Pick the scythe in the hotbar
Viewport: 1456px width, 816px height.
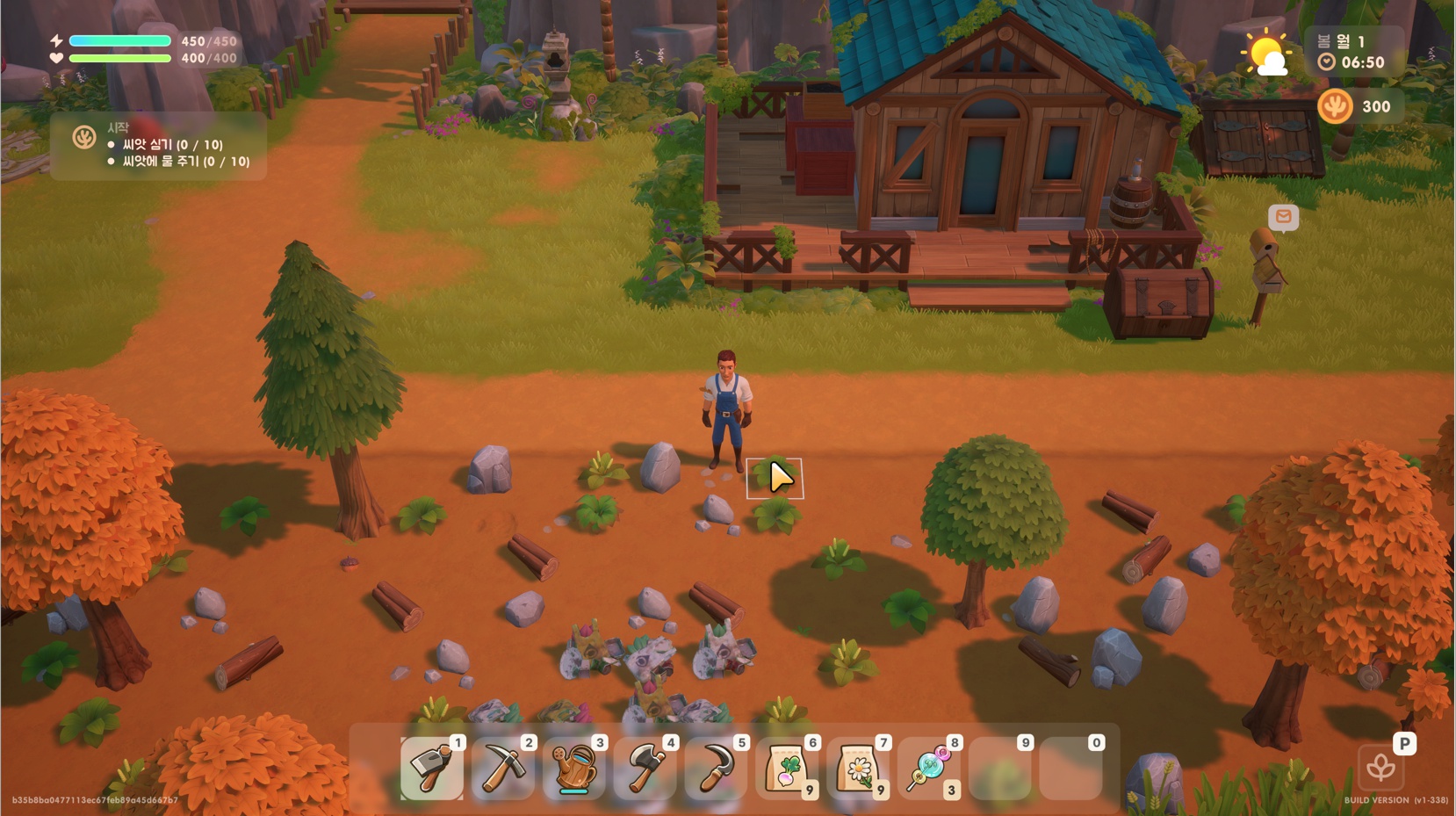click(x=717, y=769)
